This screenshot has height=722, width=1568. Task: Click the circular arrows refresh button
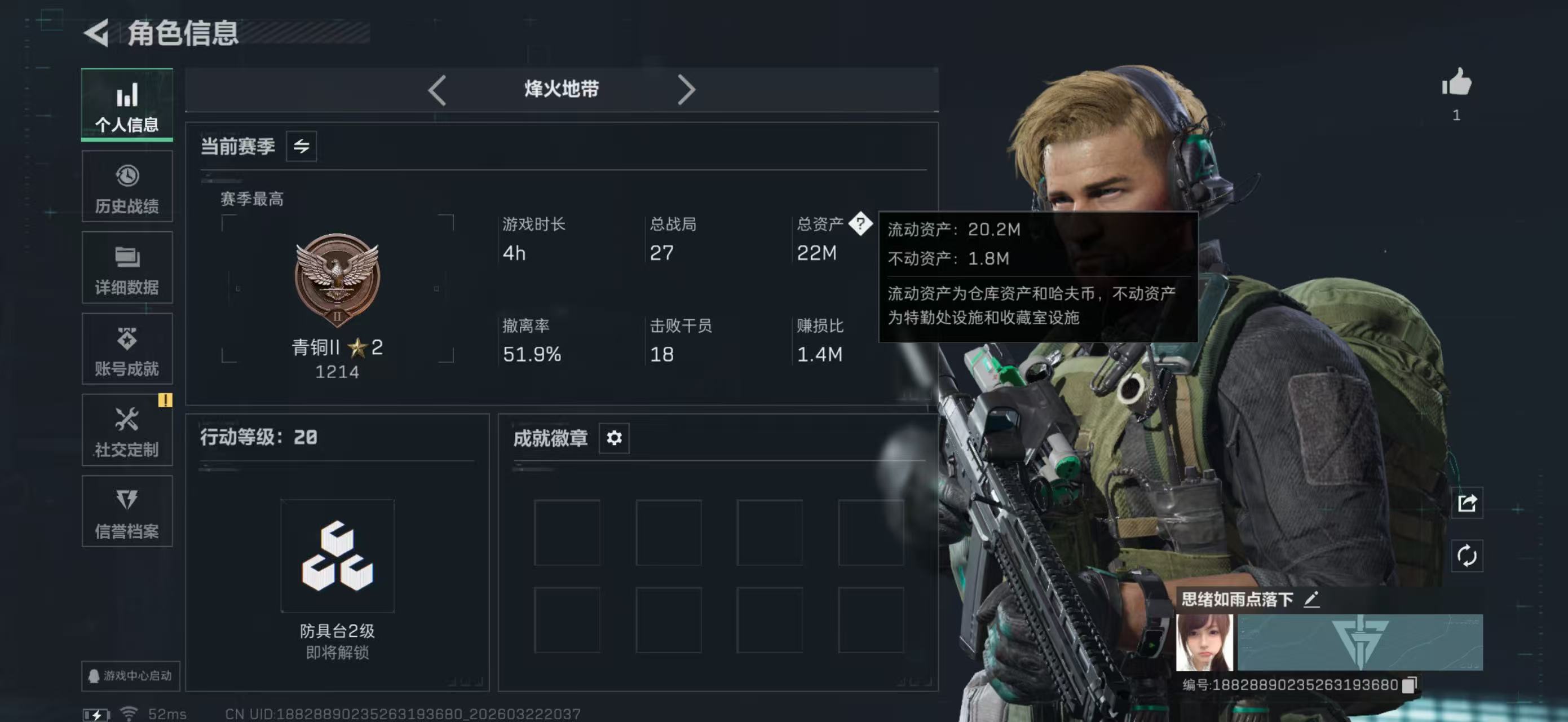(1467, 555)
